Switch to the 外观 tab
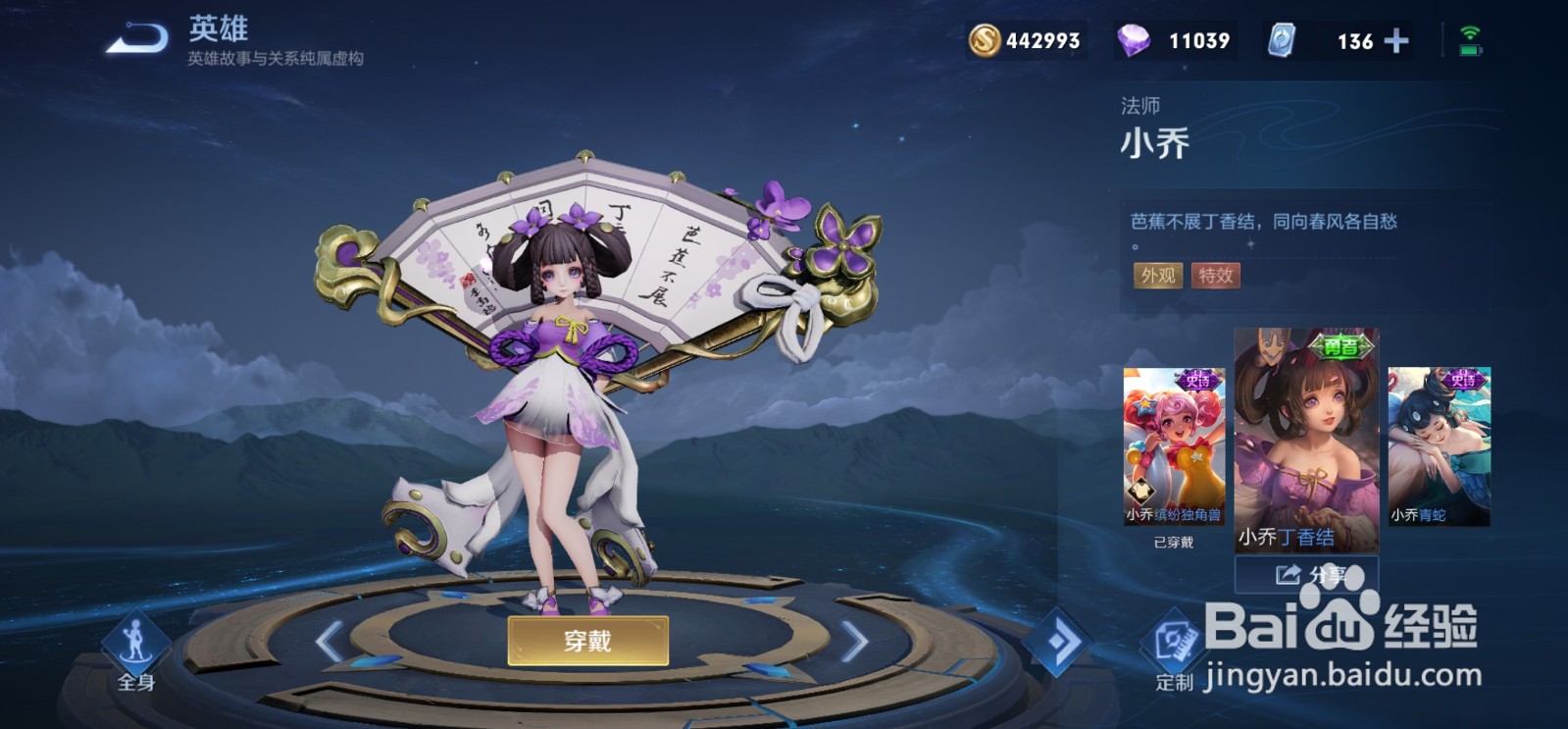Screen dimensions: 1568x729 coord(1156,276)
